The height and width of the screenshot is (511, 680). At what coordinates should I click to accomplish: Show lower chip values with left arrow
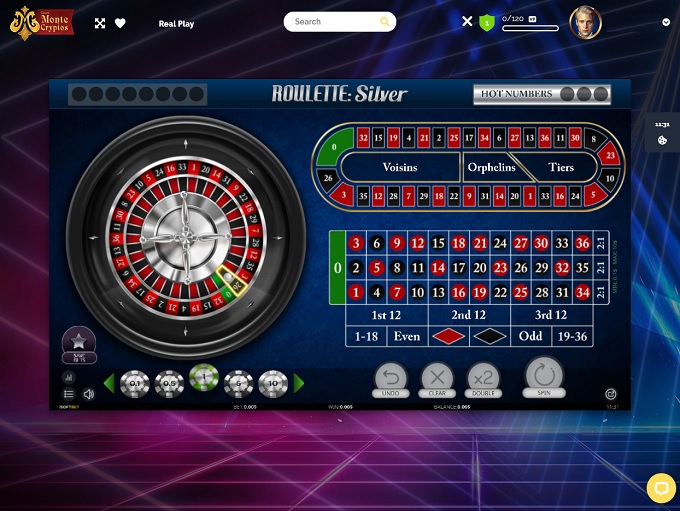pyautogui.click(x=109, y=383)
